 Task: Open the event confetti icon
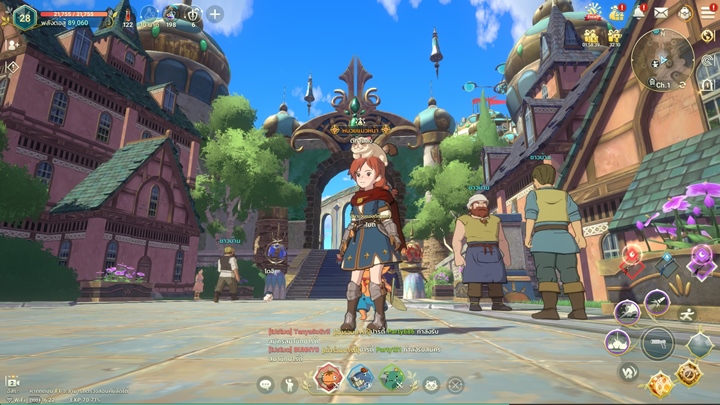(594, 11)
